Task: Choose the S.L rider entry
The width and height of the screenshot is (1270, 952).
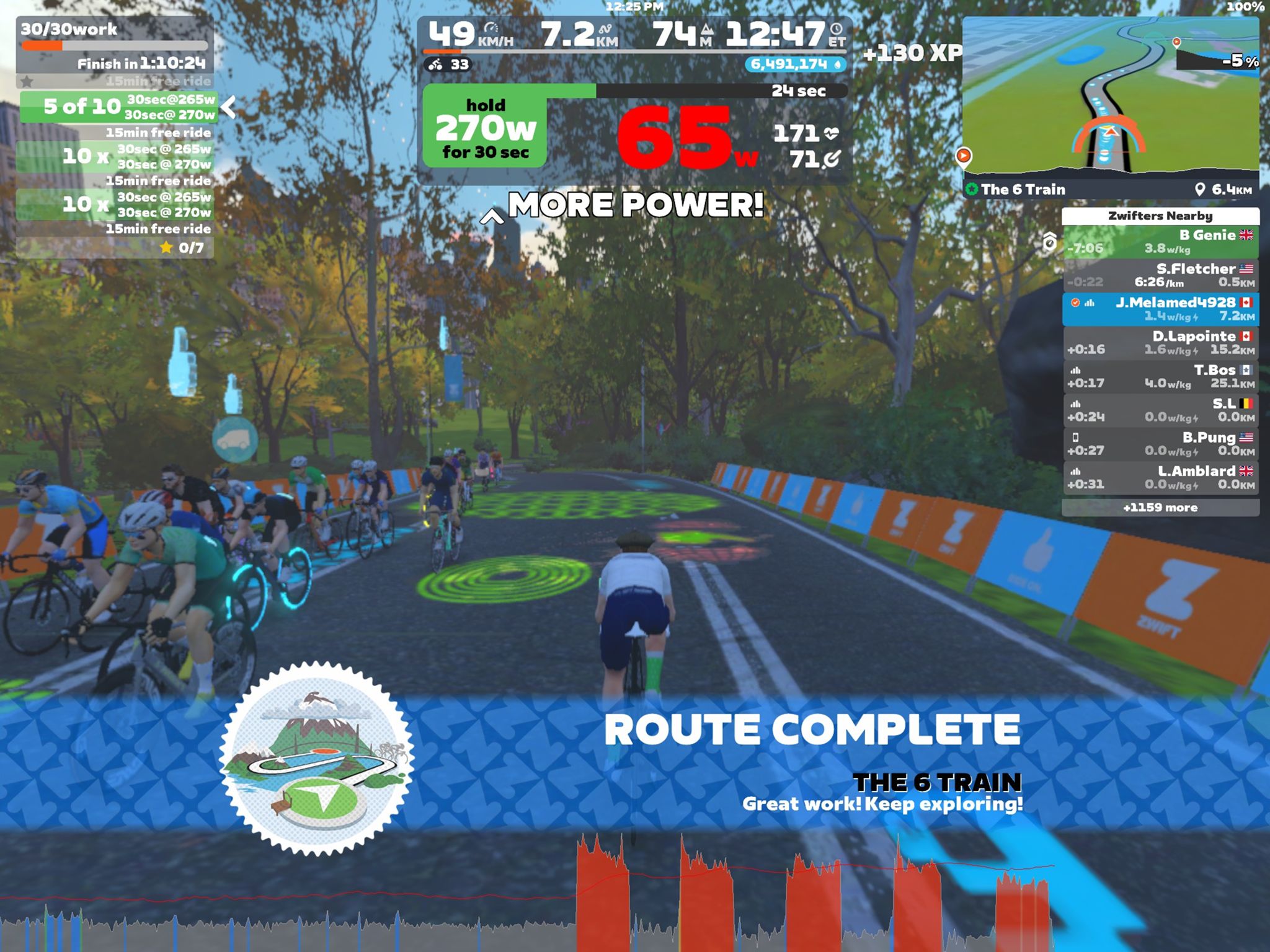Action: 1160,410
